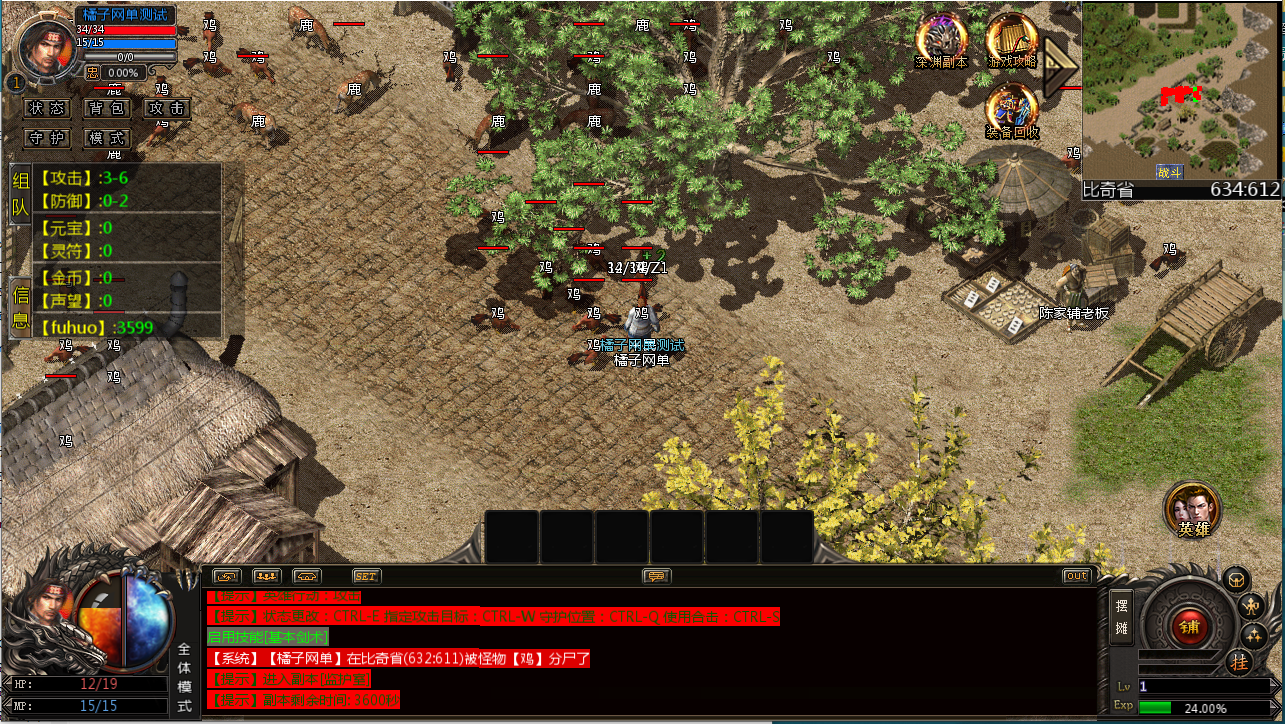Image resolution: width=1285 pixels, height=724 pixels.
Task: Open 装备回收 equipment recycling
Action: tap(1011, 110)
